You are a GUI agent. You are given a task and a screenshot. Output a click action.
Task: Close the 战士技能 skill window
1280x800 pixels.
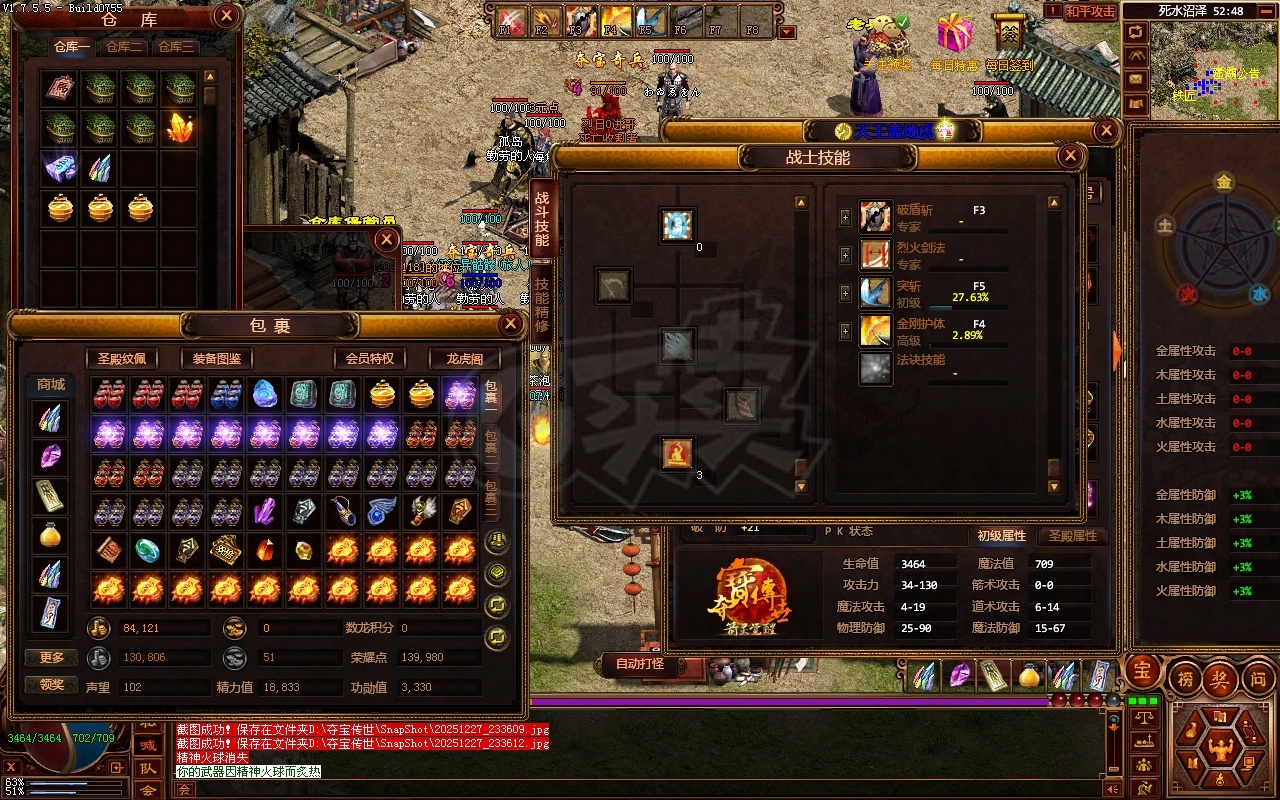(x=1070, y=156)
